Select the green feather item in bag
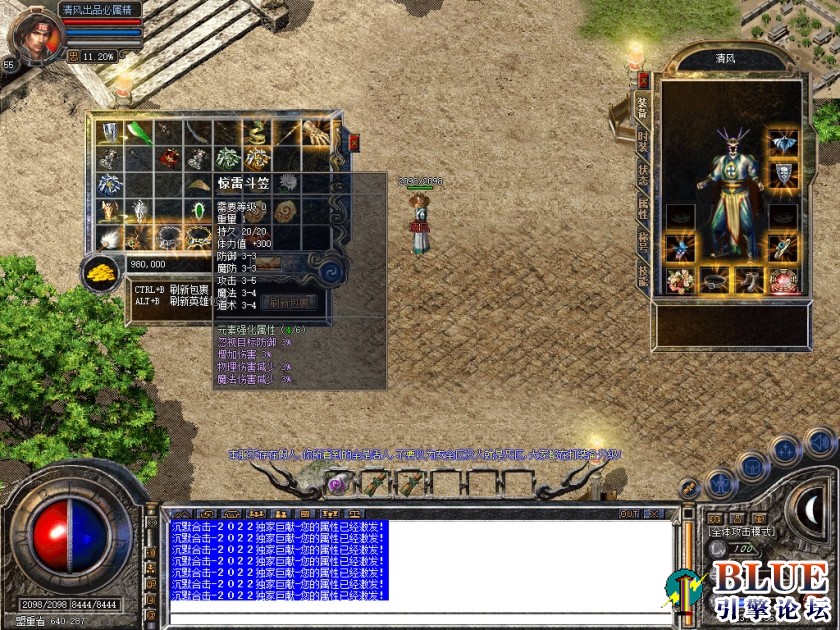 139,133
